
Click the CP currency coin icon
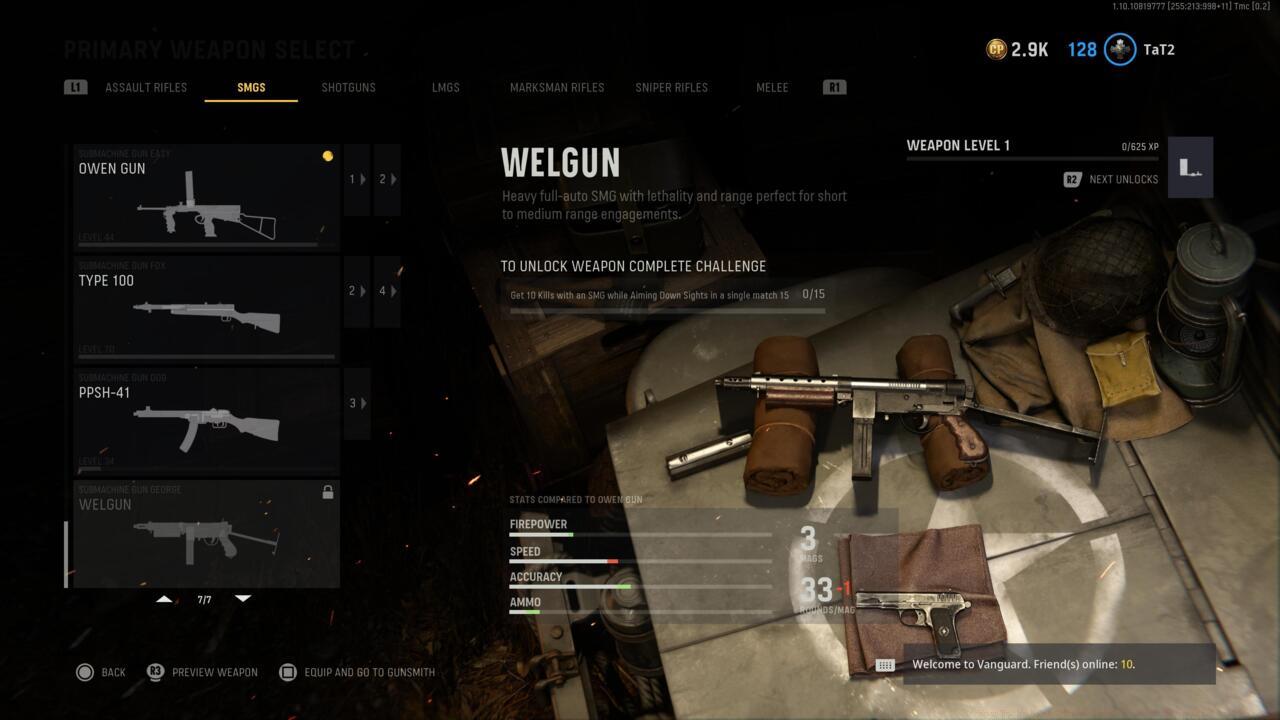click(x=996, y=48)
